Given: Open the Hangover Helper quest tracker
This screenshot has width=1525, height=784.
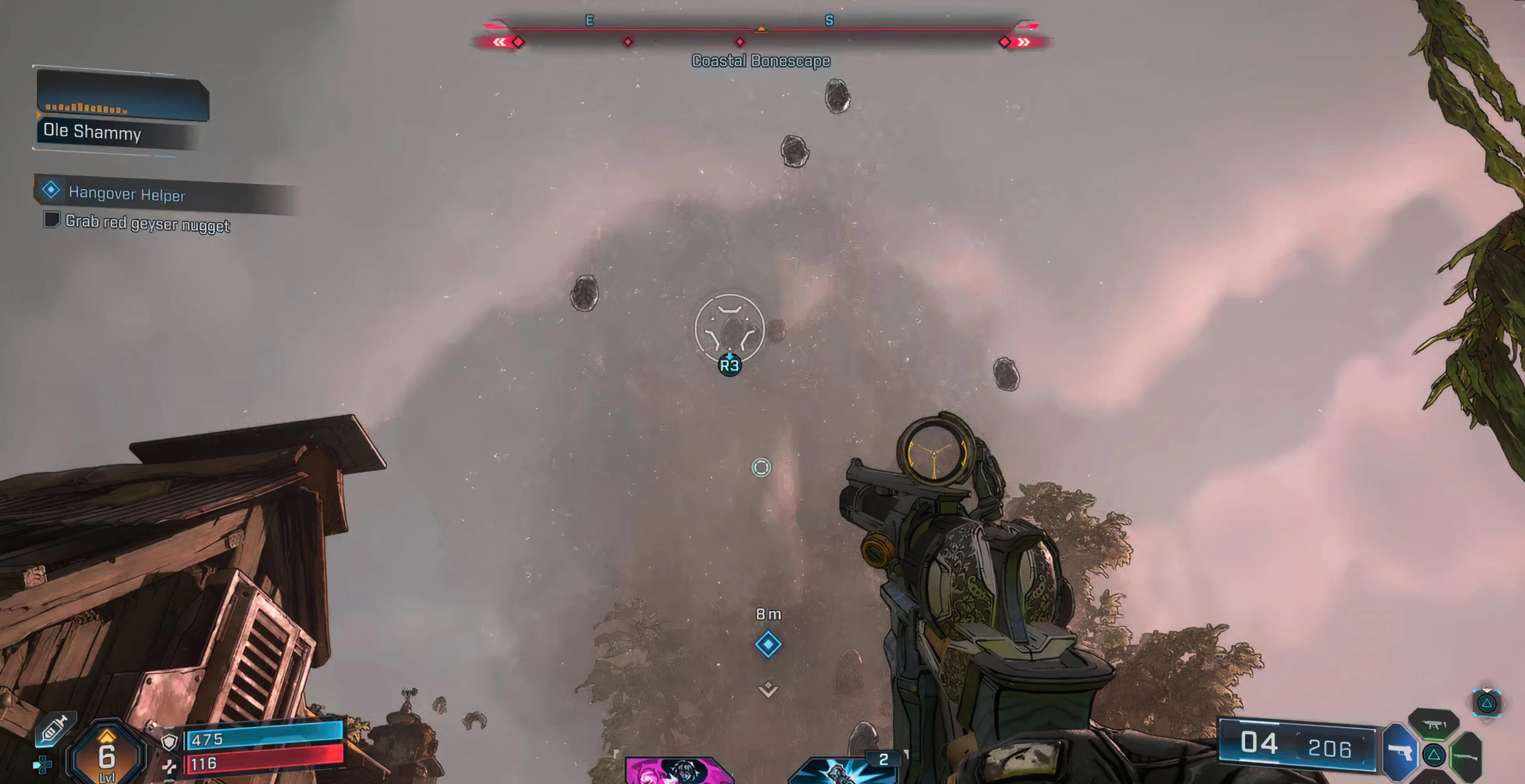Looking at the screenshot, I should point(126,194).
